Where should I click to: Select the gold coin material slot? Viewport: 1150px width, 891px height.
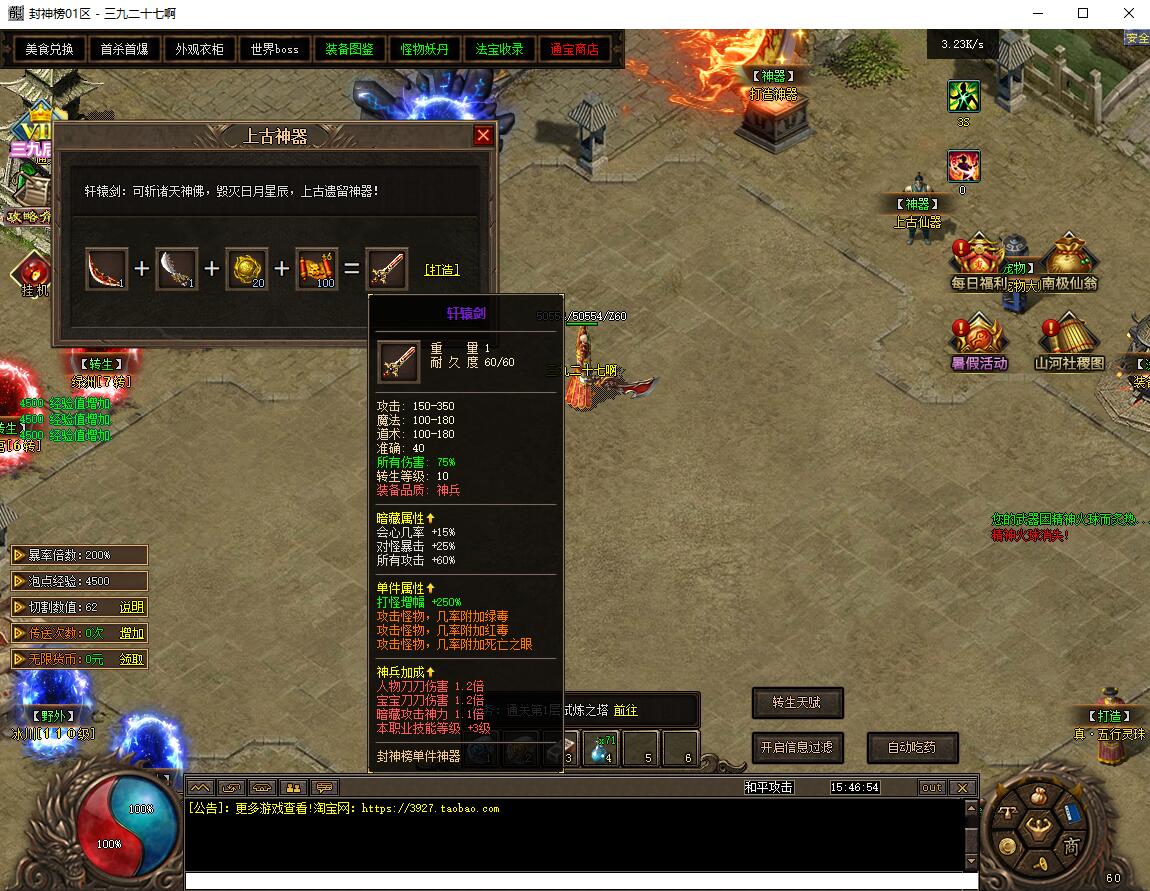246,269
